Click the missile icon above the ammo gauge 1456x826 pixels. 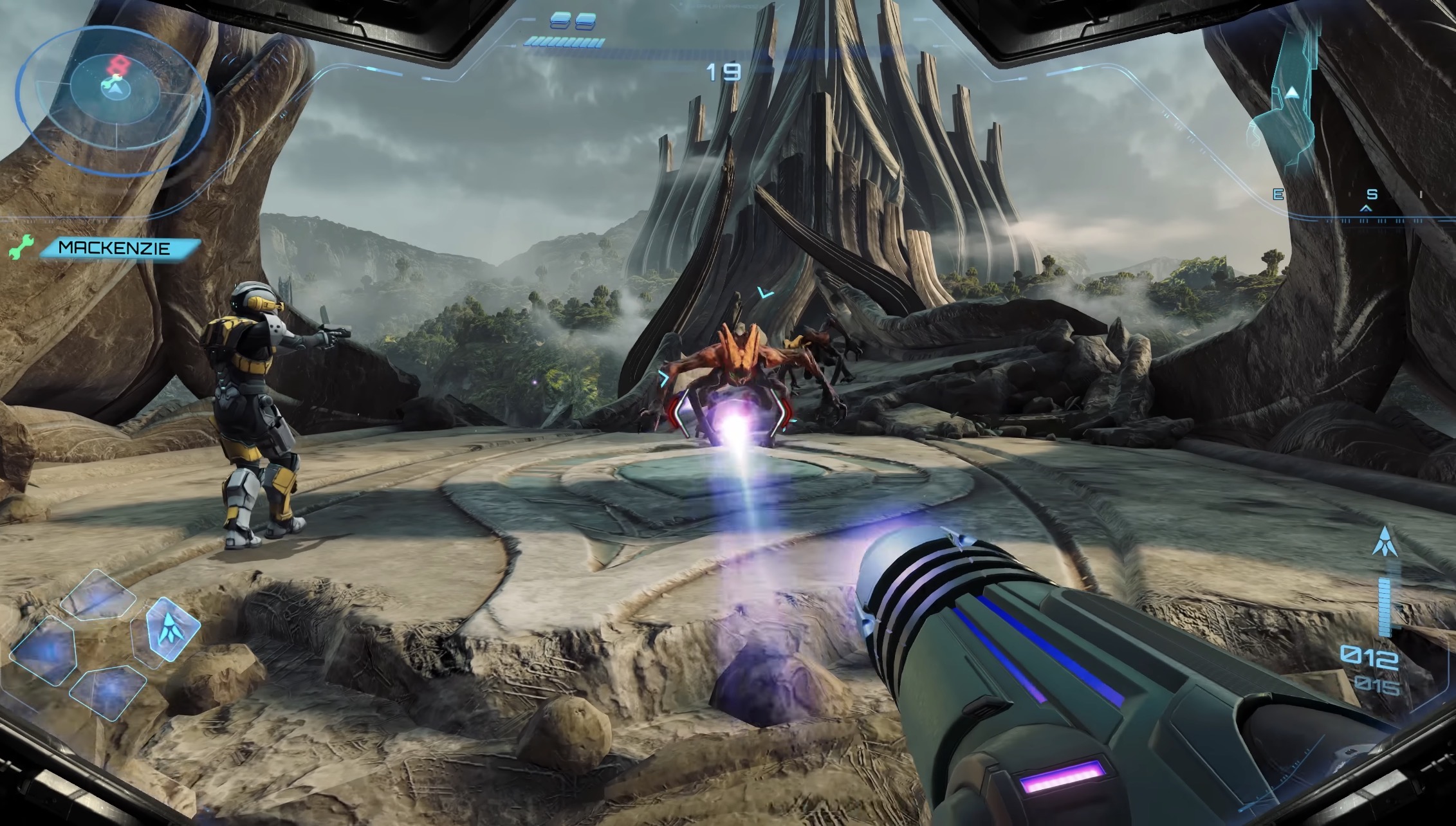point(1384,542)
